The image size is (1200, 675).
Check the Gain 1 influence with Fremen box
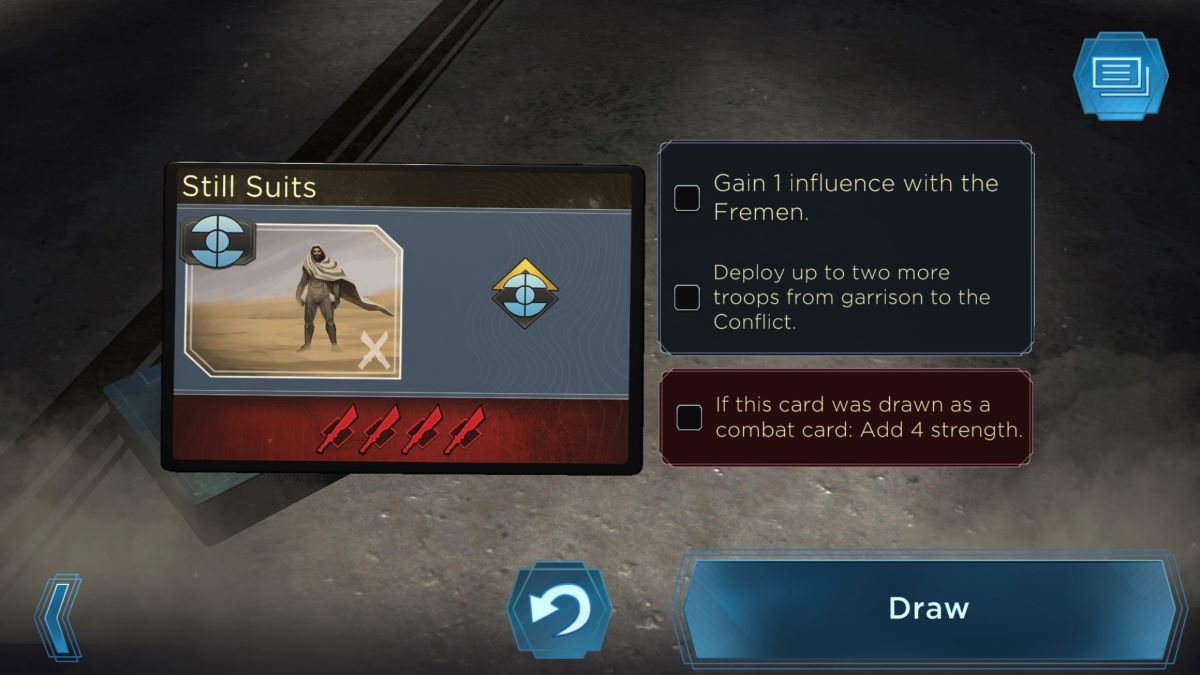687,198
